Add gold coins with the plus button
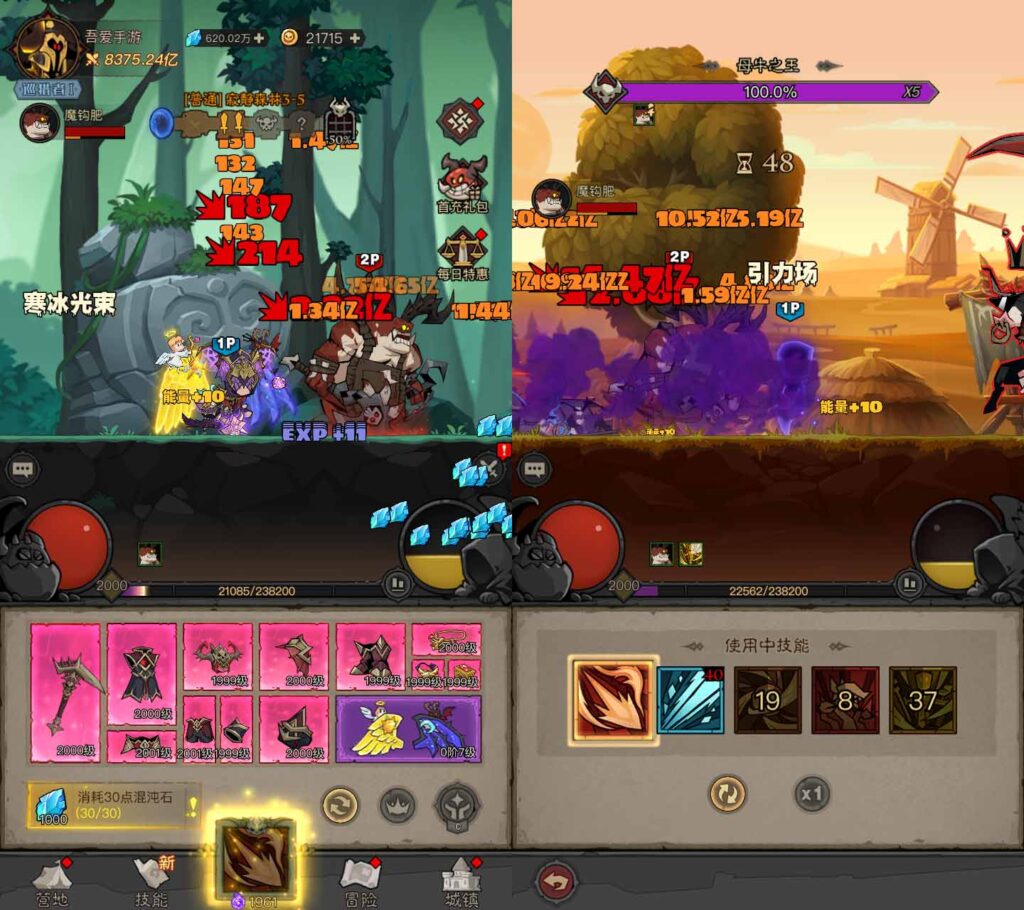 [x=353, y=38]
